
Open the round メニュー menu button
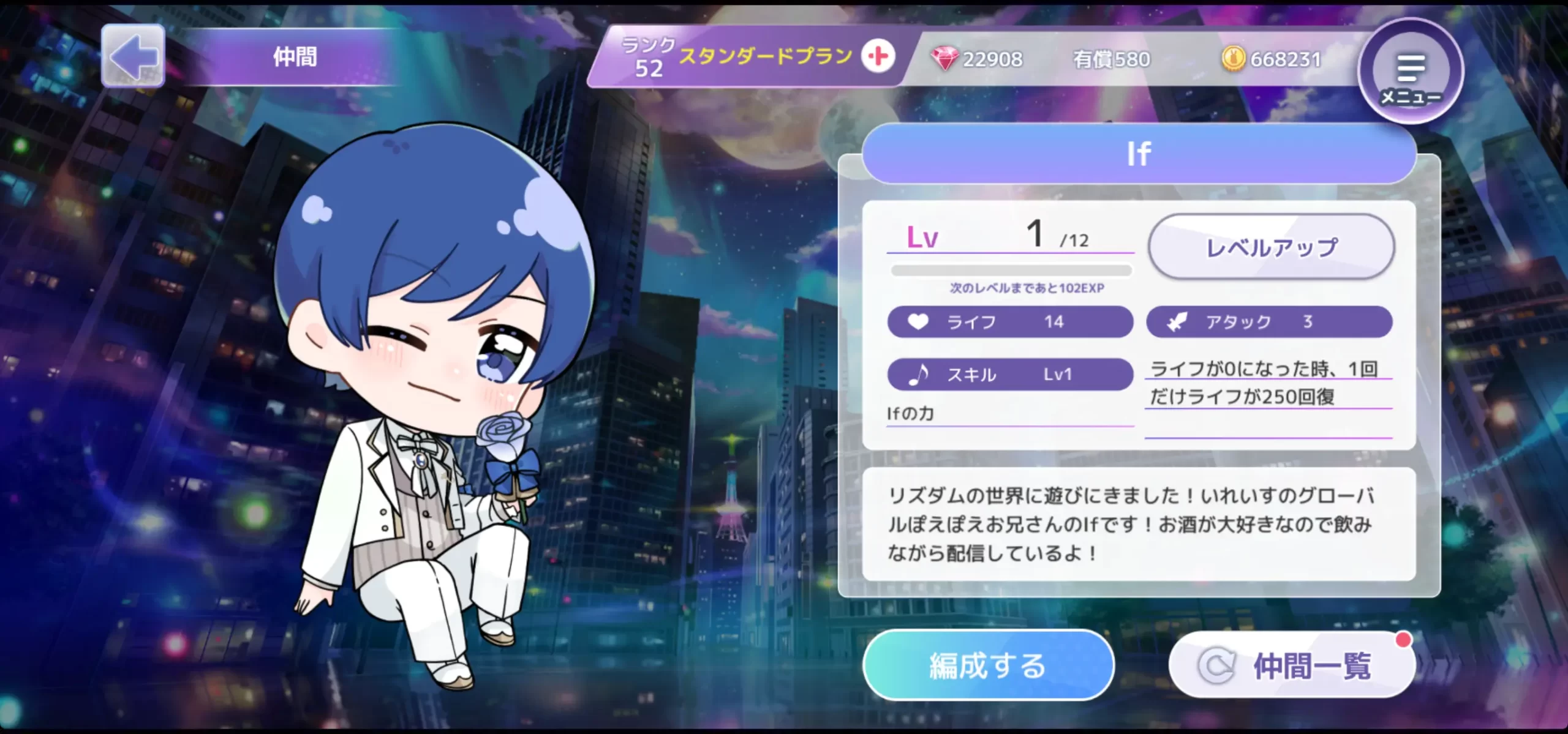1411,72
